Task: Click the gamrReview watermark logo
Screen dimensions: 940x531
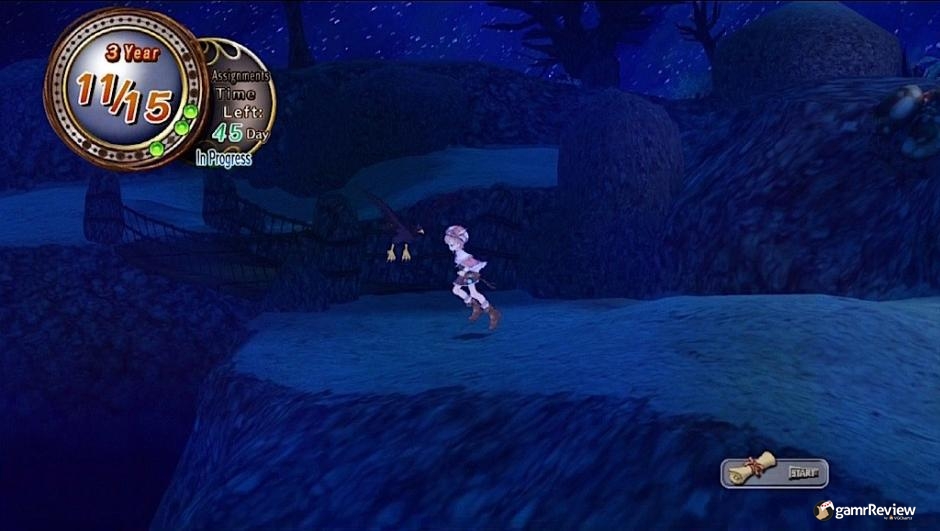Action: [866, 510]
